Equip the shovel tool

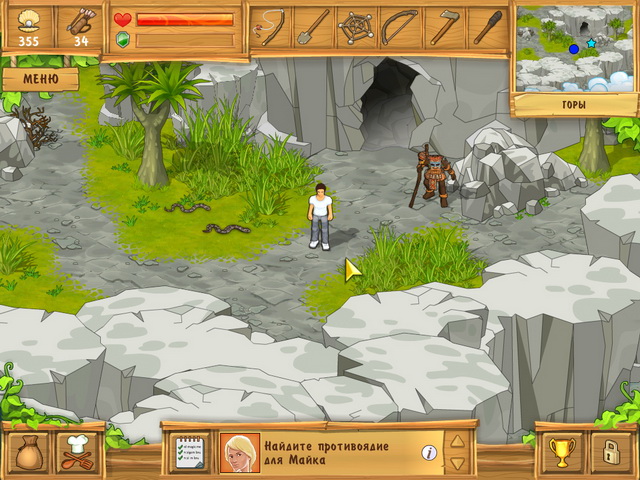pyautogui.click(x=312, y=27)
